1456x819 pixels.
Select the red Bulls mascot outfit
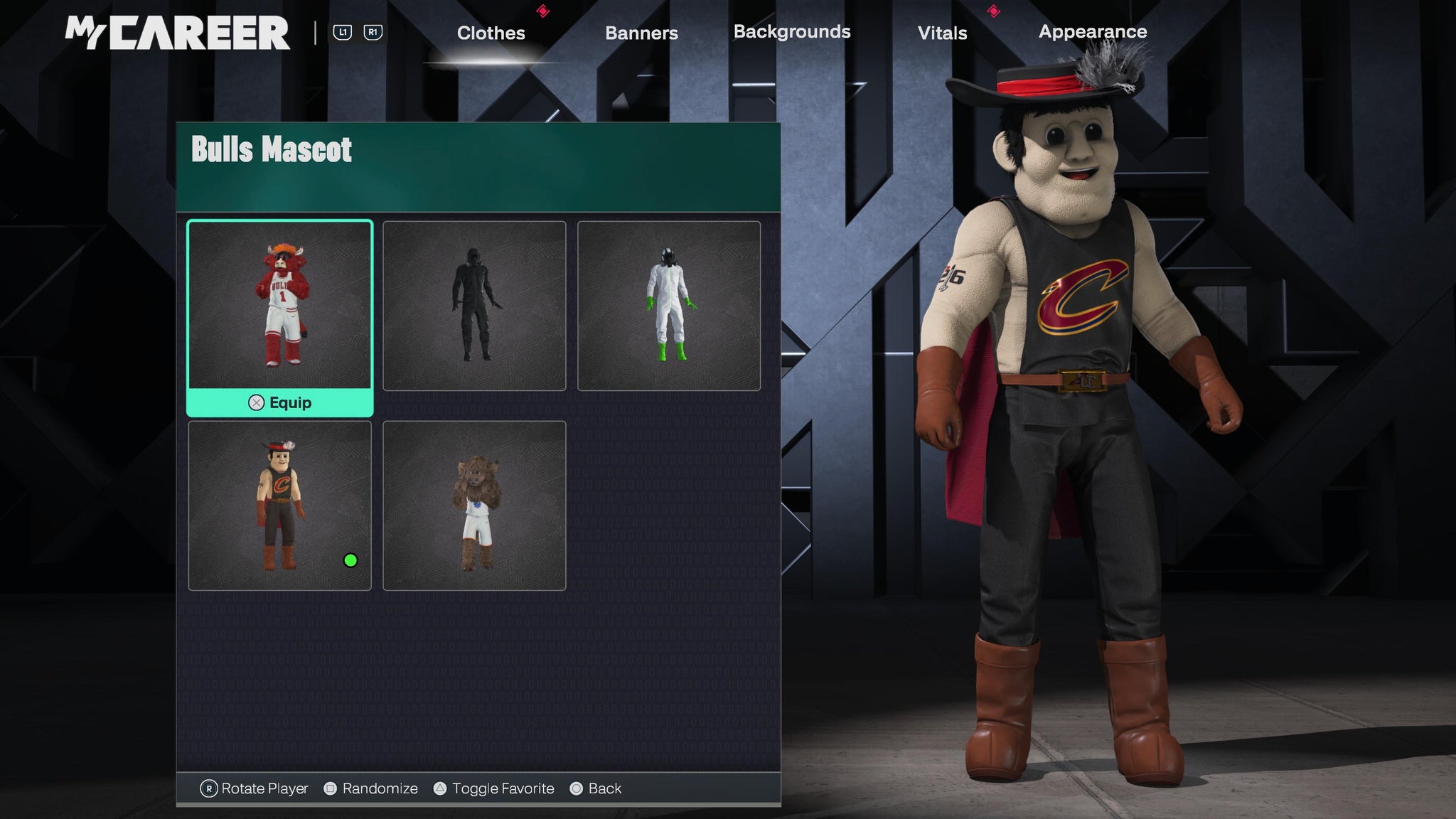pyautogui.click(x=279, y=306)
